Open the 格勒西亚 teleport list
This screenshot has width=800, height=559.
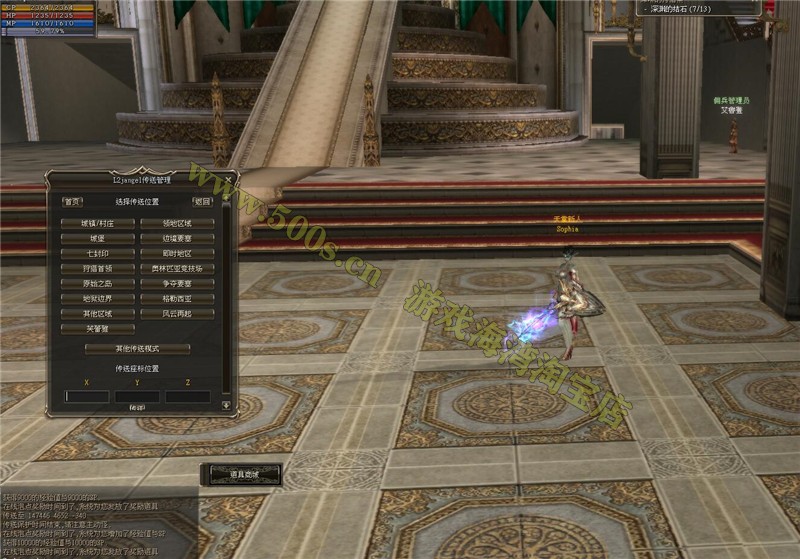177,299
